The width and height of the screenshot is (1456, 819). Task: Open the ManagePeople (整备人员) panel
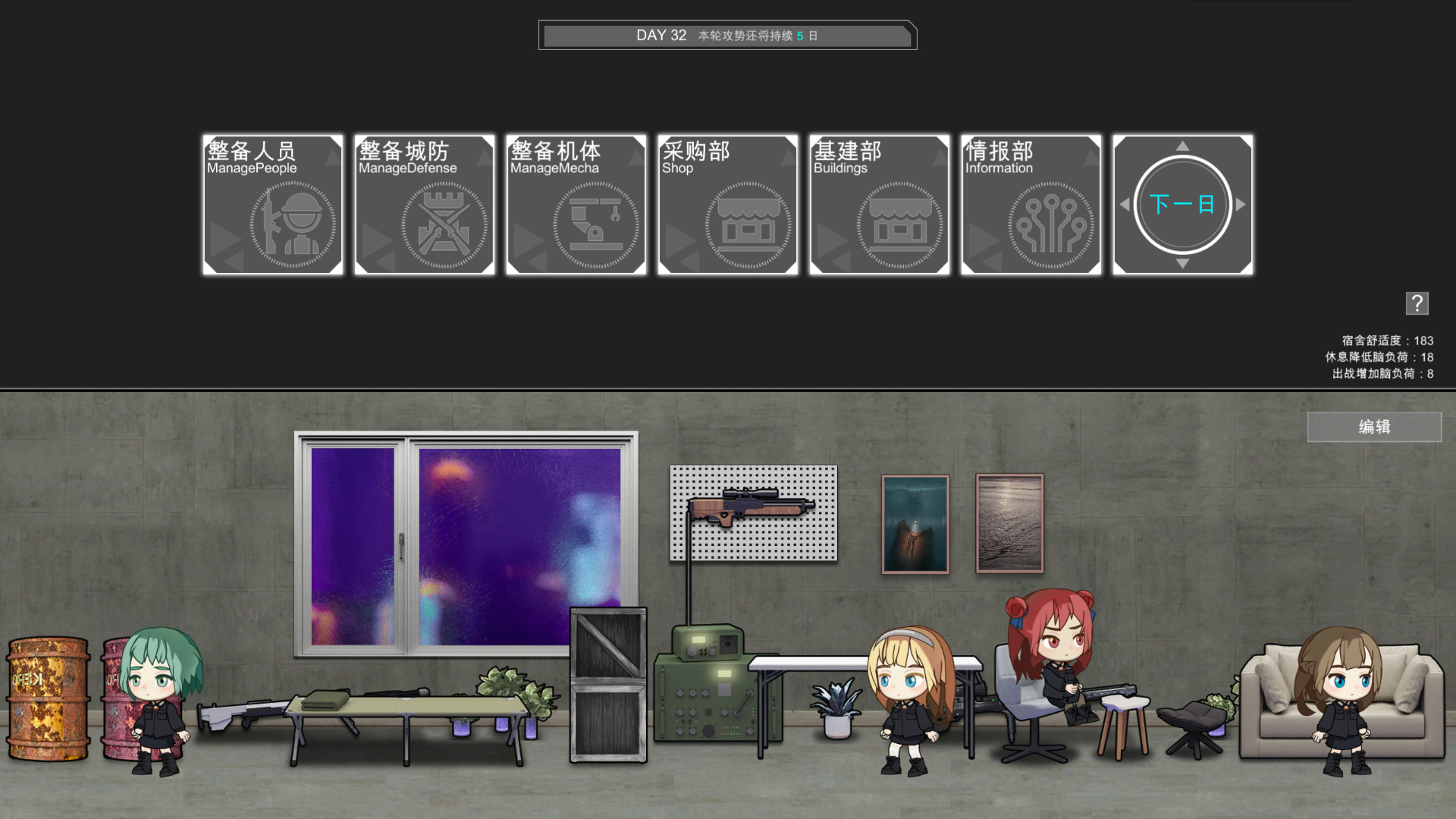273,205
